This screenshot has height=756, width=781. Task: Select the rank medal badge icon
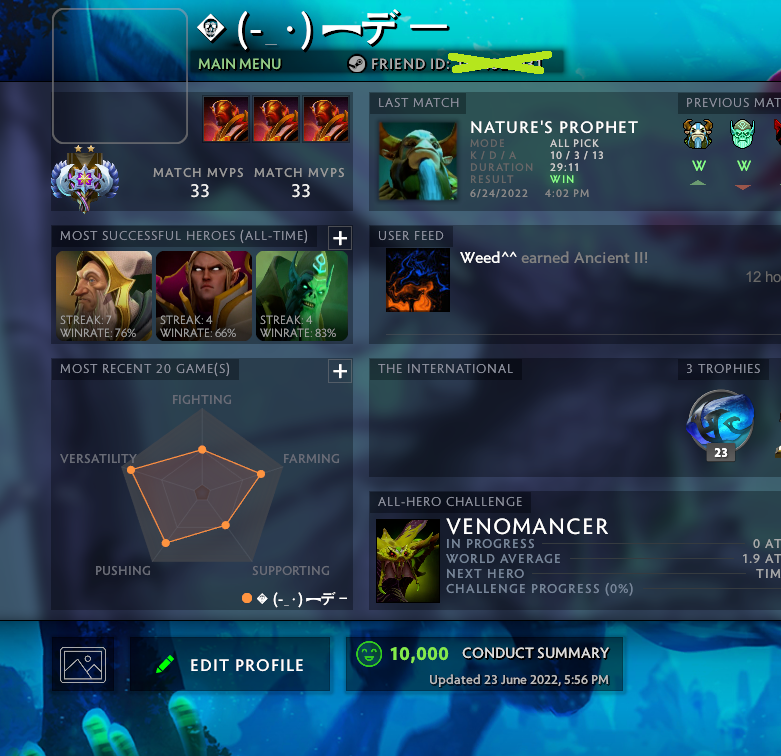(85, 180)
